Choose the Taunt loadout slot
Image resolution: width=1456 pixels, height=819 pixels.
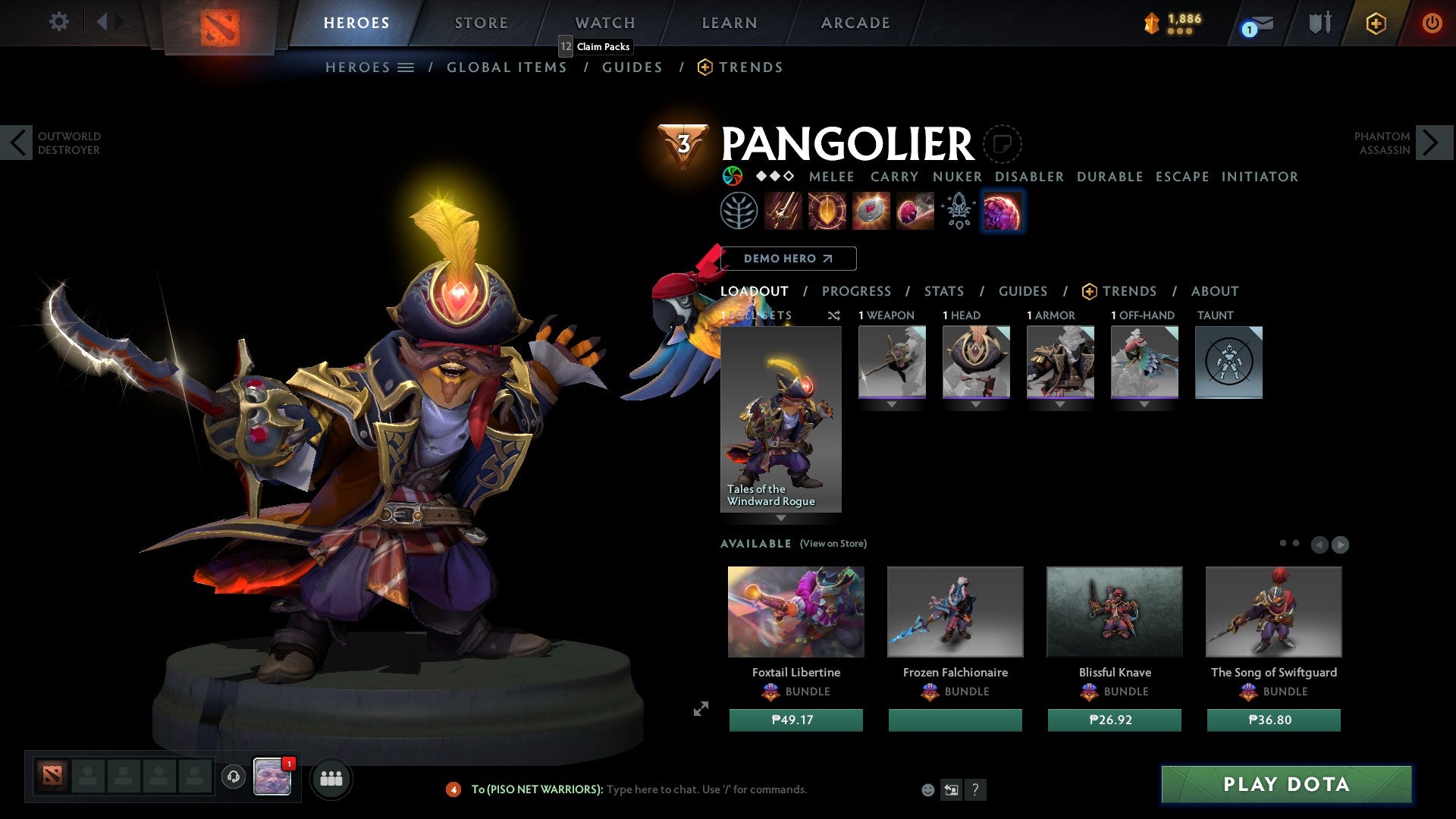tap(1228, 362)
